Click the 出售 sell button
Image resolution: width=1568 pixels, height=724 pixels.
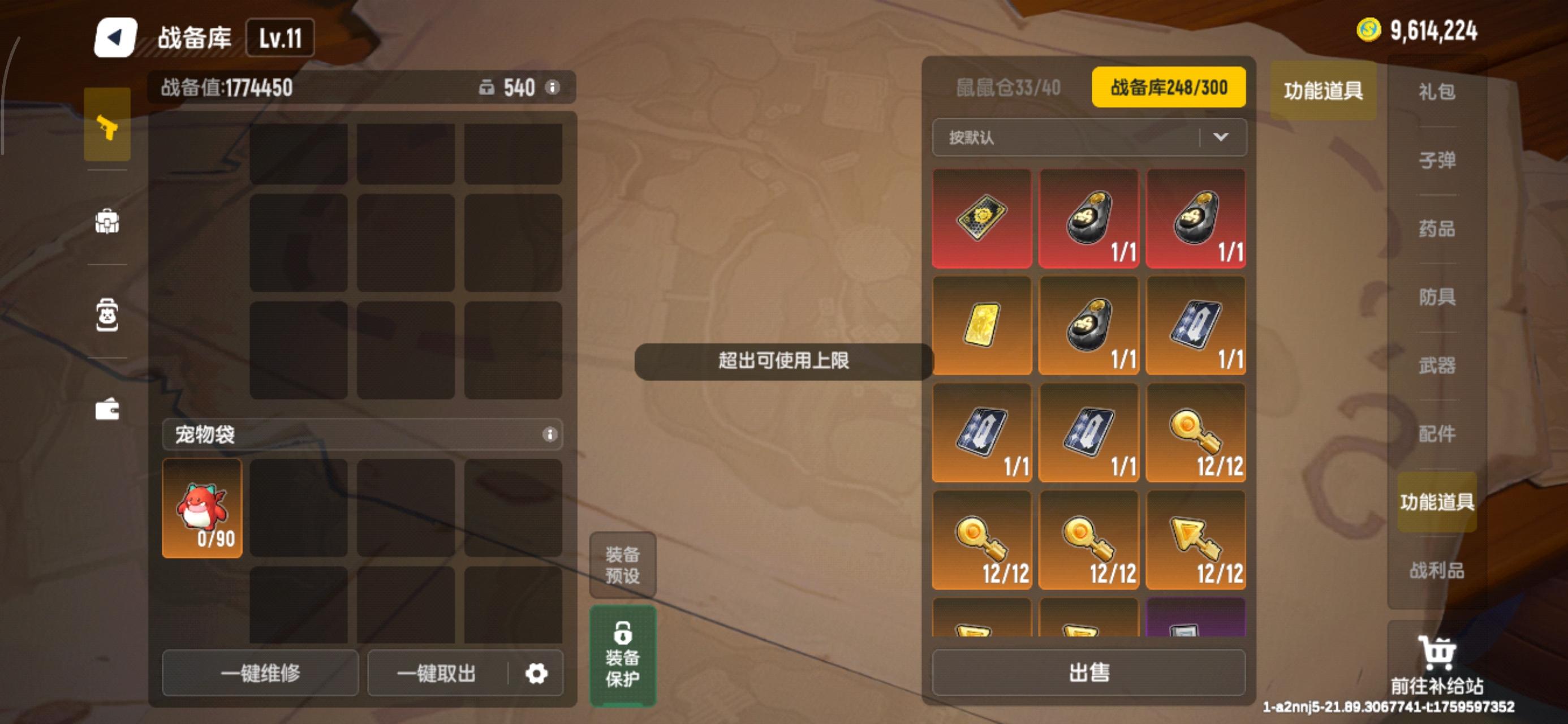(x=1089, y=673)
